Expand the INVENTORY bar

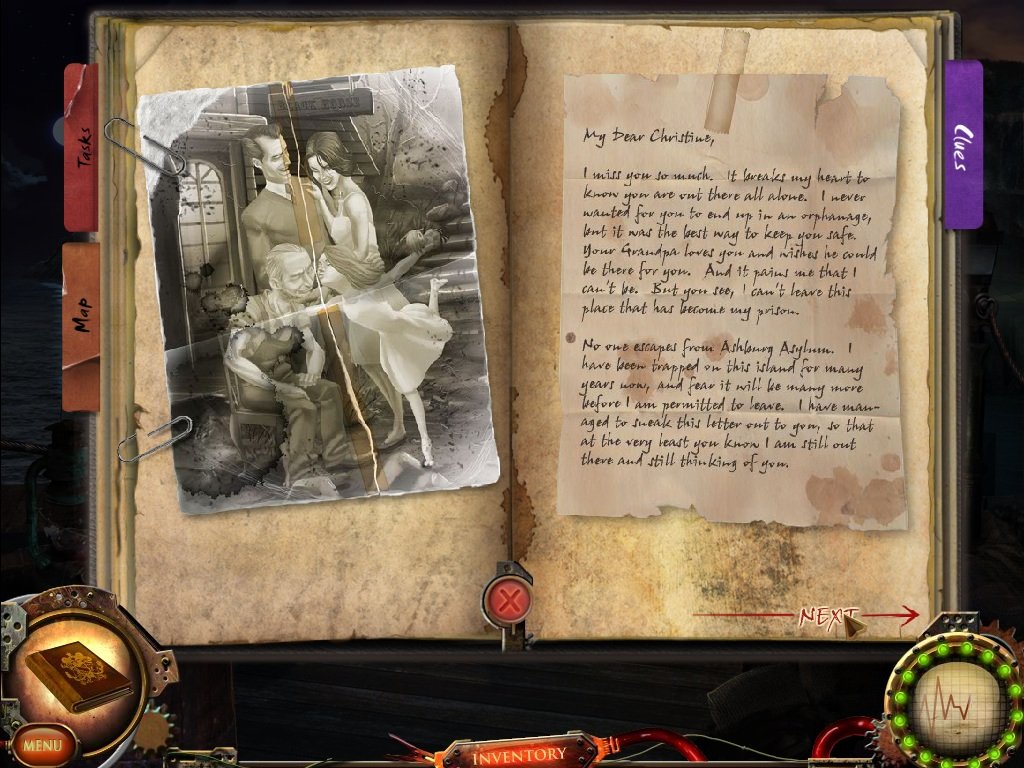(520, 753)
